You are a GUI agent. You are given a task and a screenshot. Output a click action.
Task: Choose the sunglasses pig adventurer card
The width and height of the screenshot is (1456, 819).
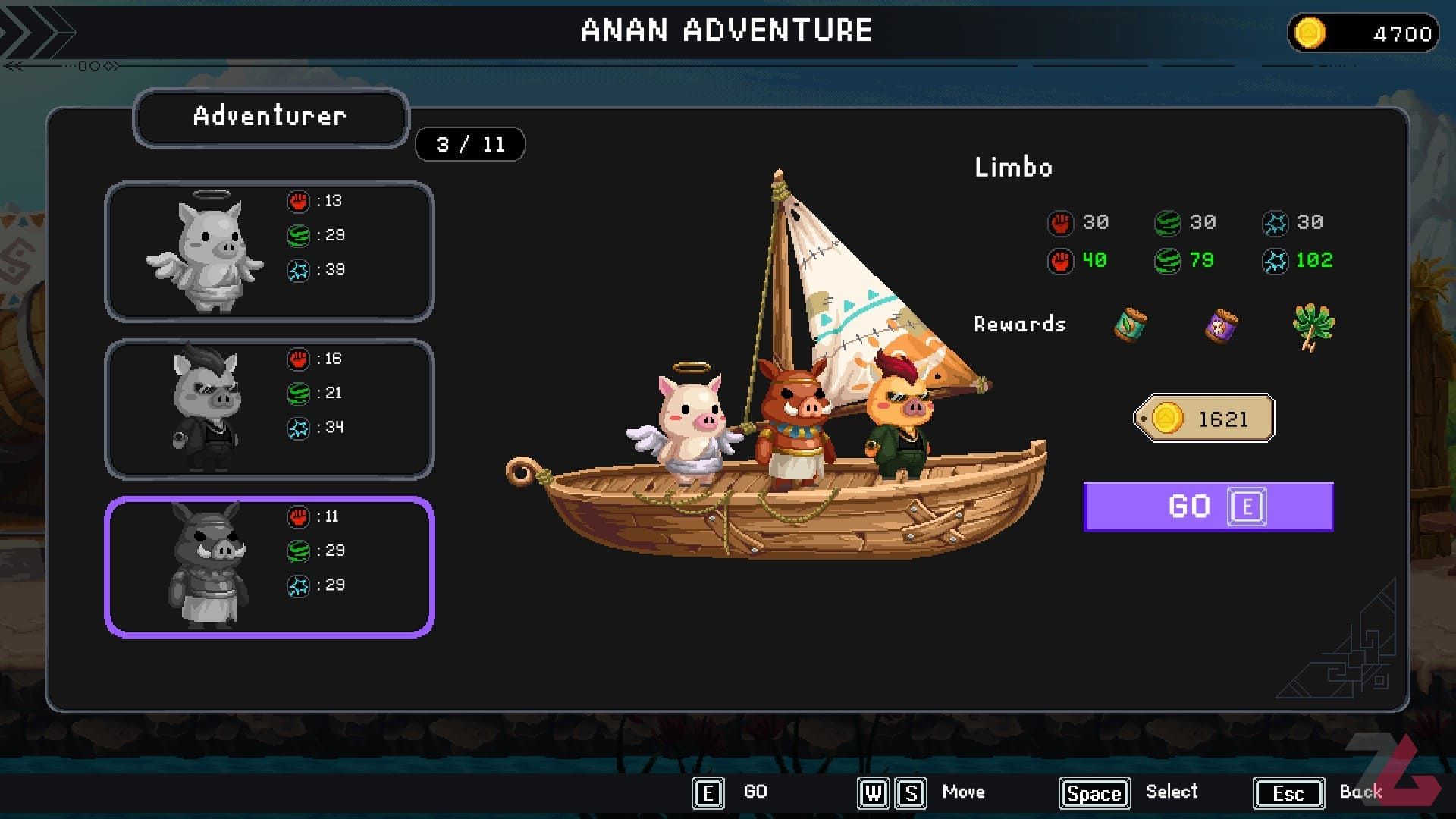pos(269,409)
